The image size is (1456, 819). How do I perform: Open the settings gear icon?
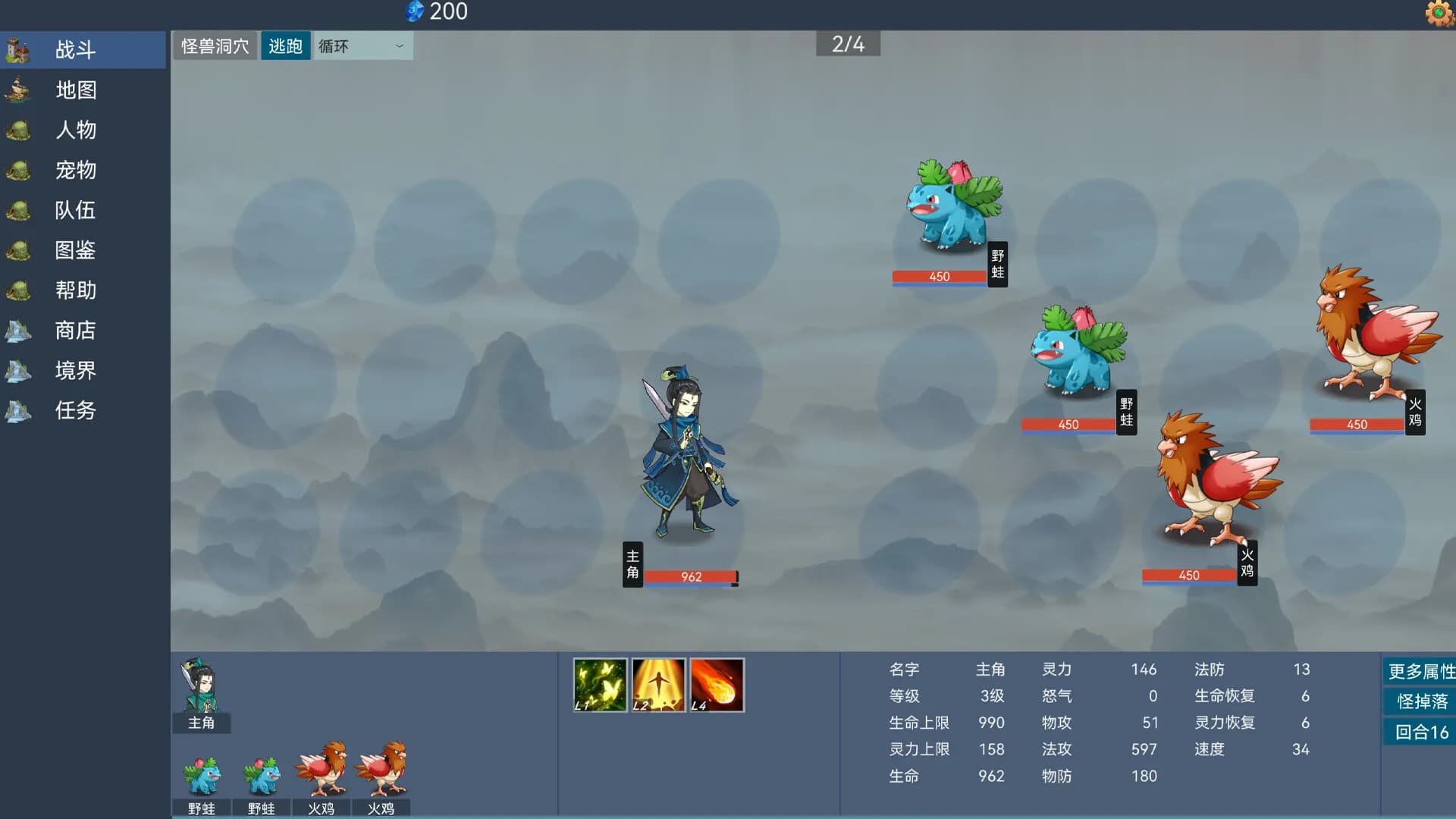click(x=1439, y=13)
